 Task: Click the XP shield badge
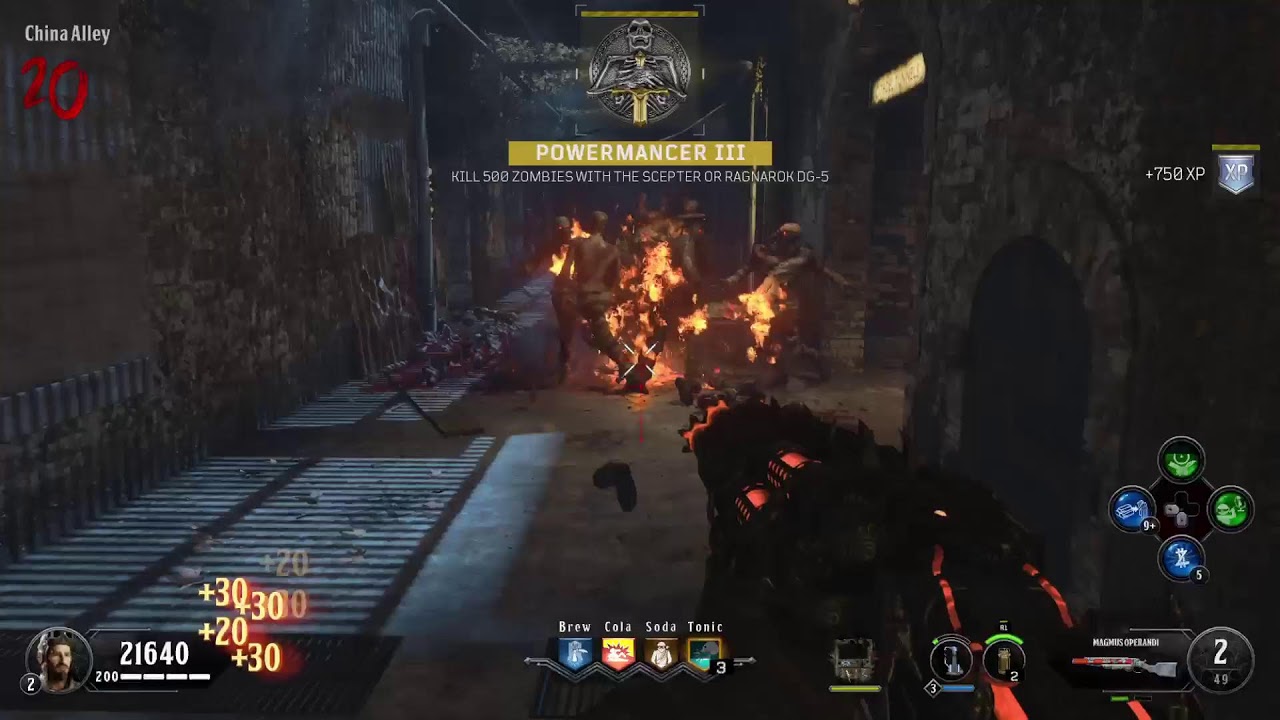pos(1237,174)
